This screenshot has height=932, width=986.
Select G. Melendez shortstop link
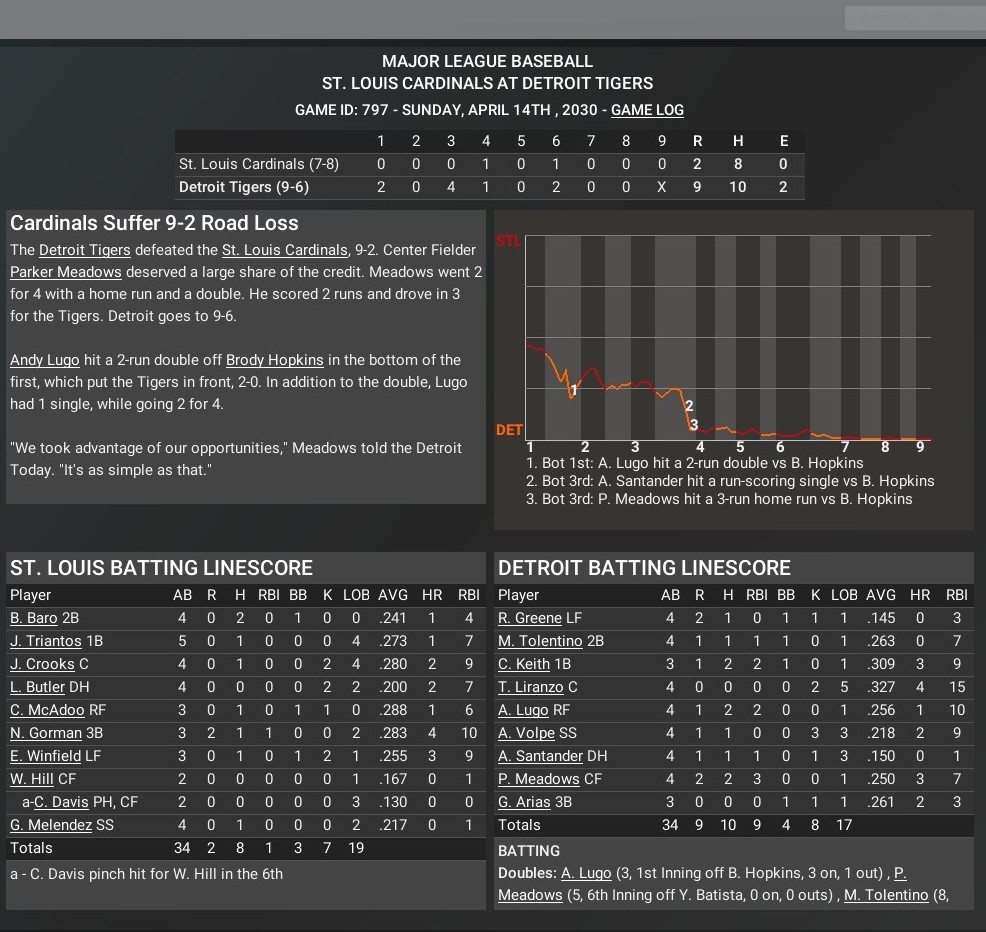(x=51, y=825)
